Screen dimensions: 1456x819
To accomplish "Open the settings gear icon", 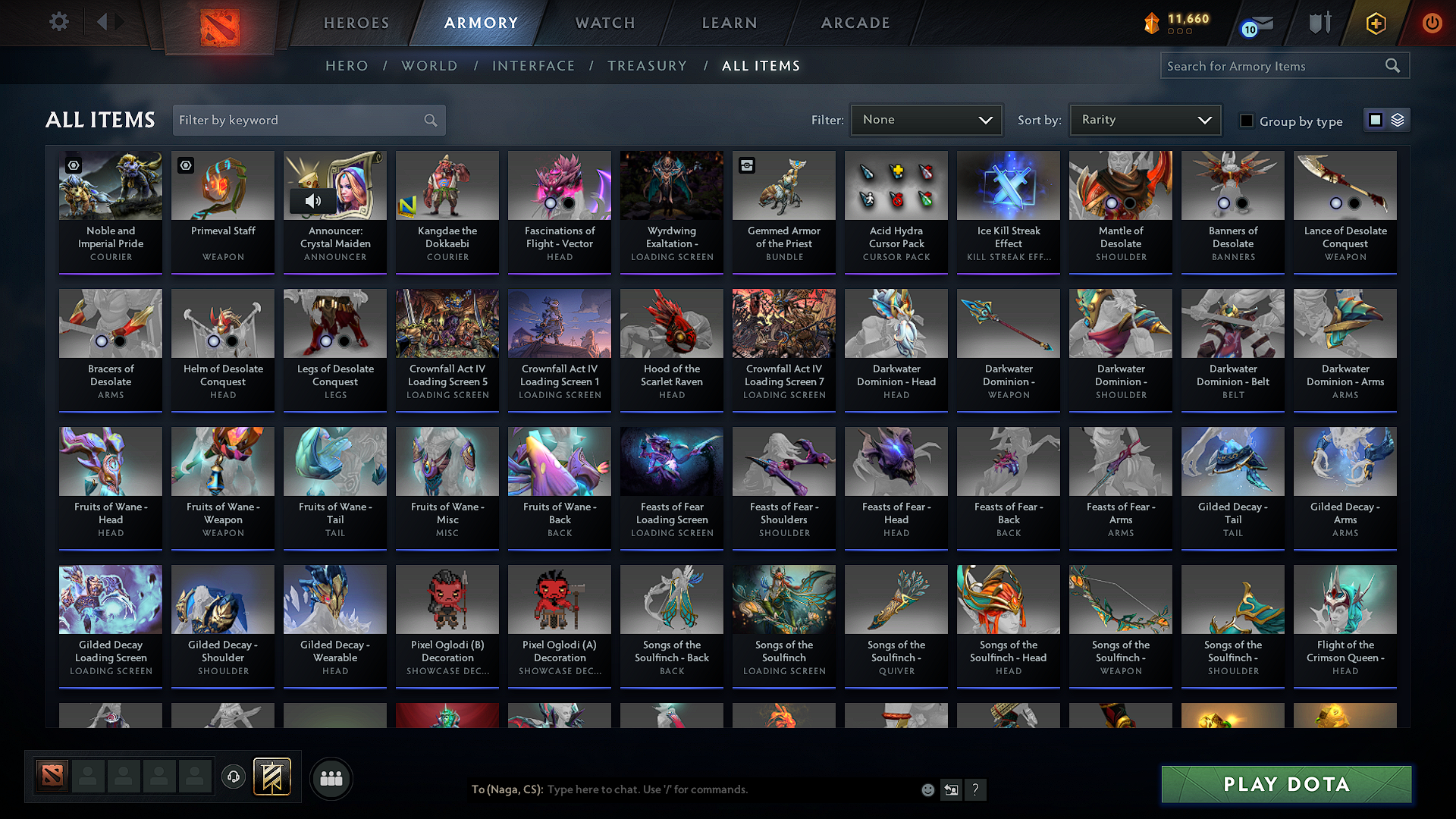I will (x=58, y=22).
